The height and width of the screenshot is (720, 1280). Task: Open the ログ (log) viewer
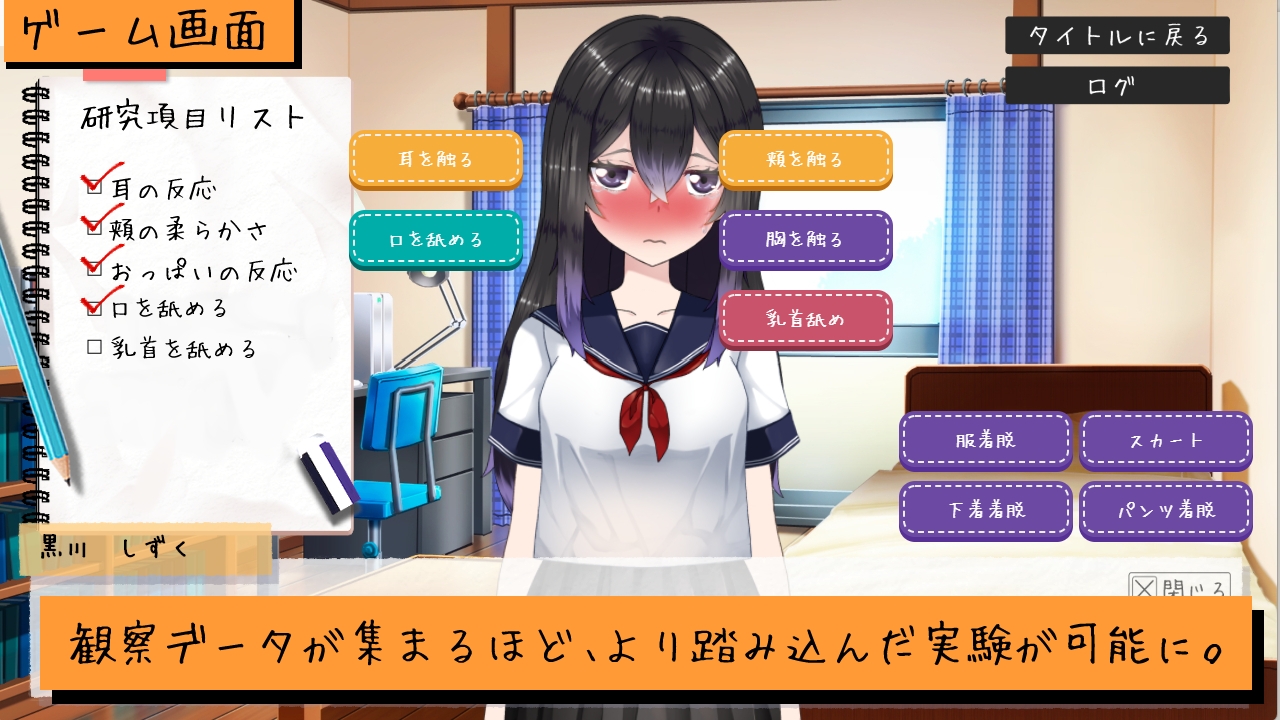(x=1117, y=85)
